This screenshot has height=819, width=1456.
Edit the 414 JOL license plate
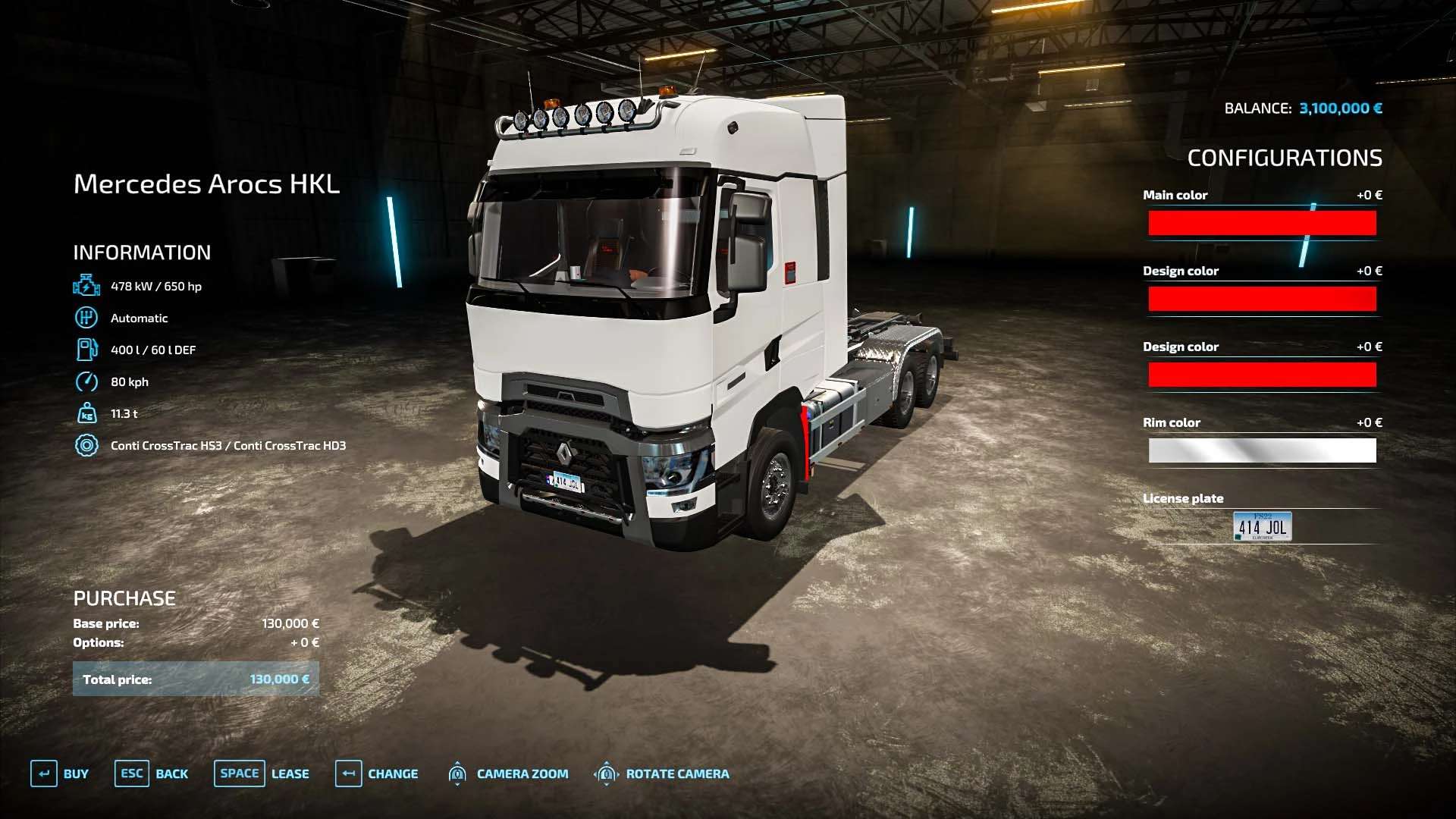point(1262,526)
